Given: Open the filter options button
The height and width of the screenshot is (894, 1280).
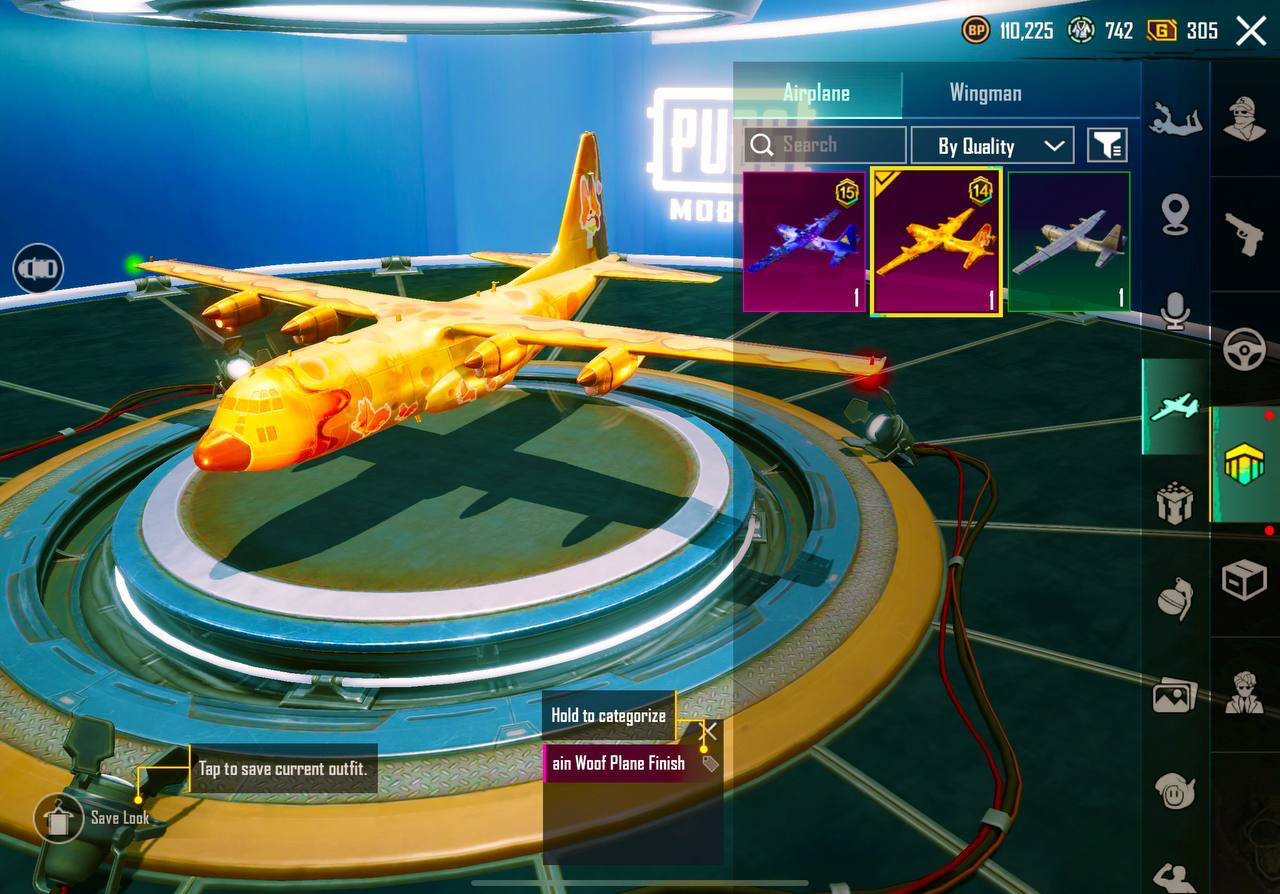Looking at the screenshot, I should click(1107, 146).
